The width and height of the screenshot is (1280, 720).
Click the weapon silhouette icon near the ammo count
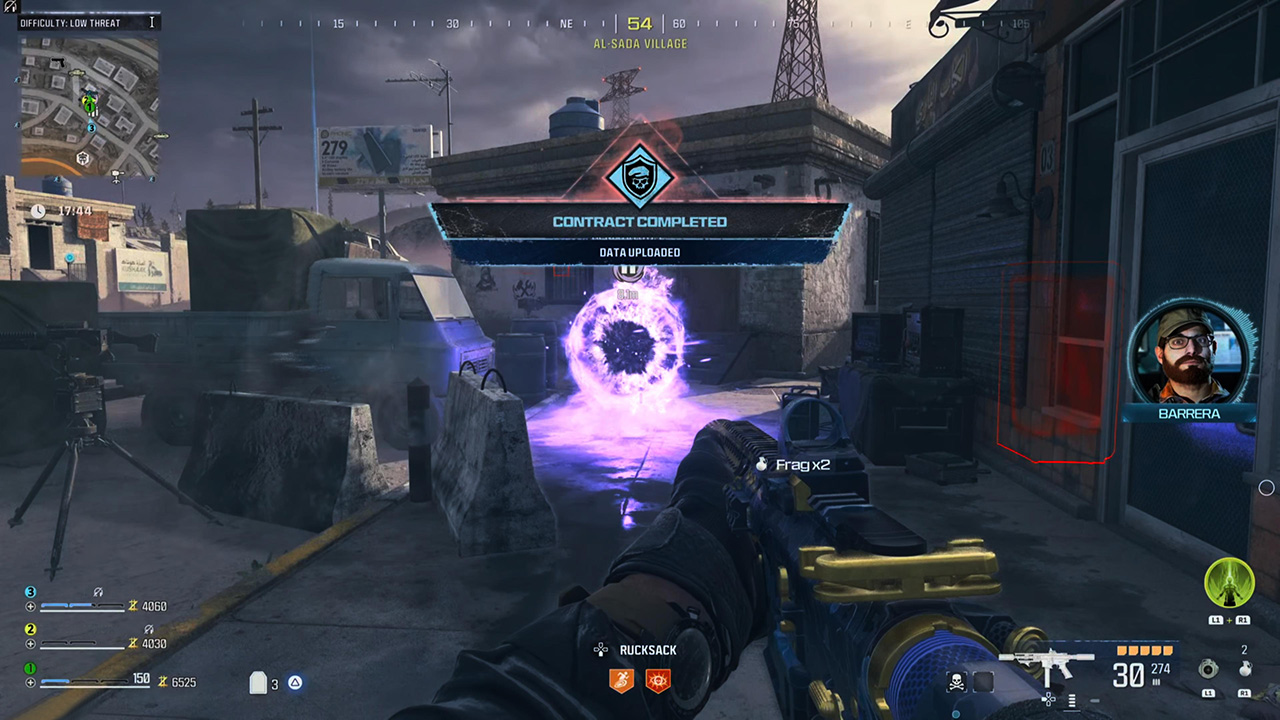[x=1047, y=663]
